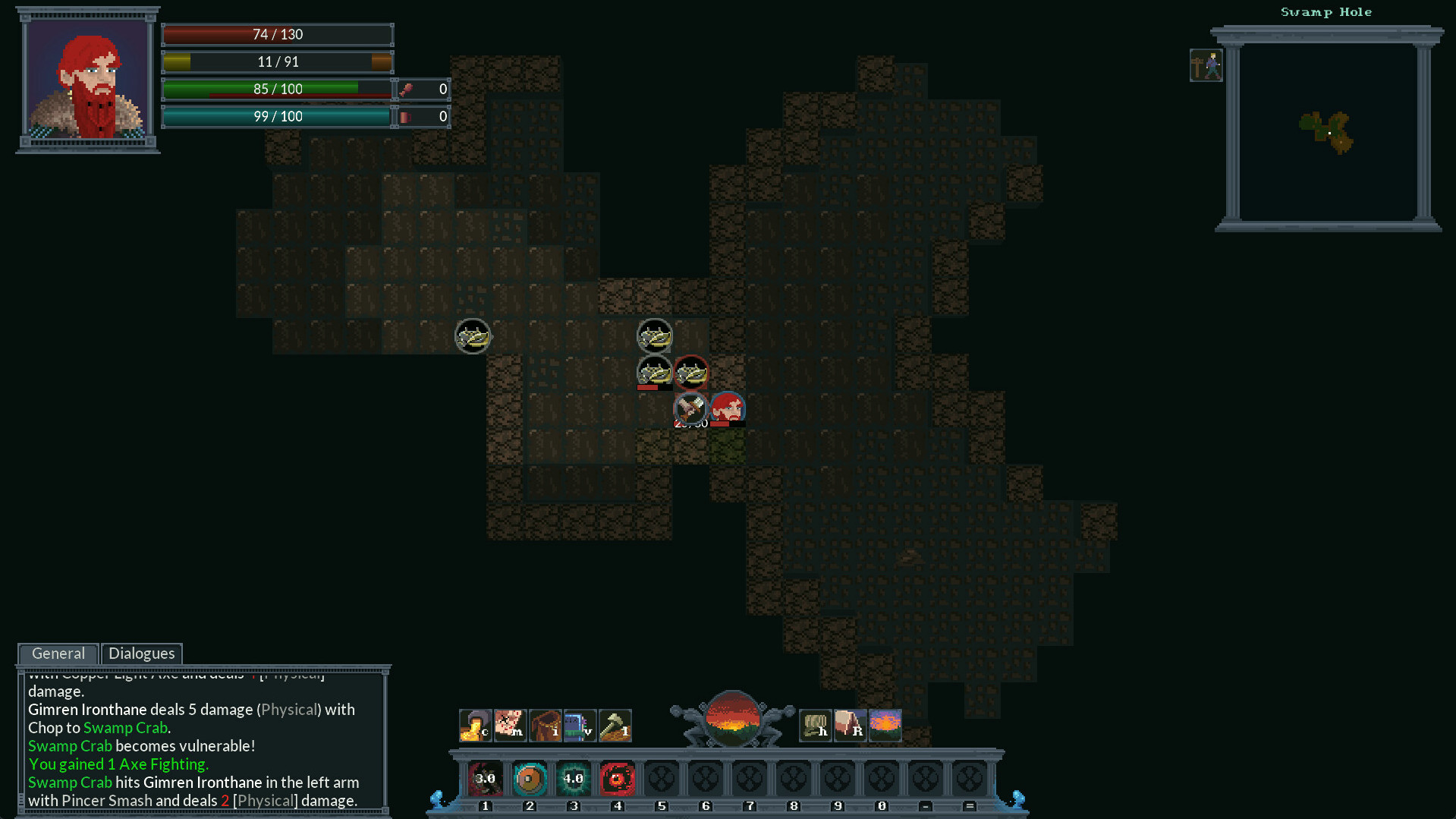Open the Dialogues tab
Screen dimensions: 1456x819
click(142, 654)
